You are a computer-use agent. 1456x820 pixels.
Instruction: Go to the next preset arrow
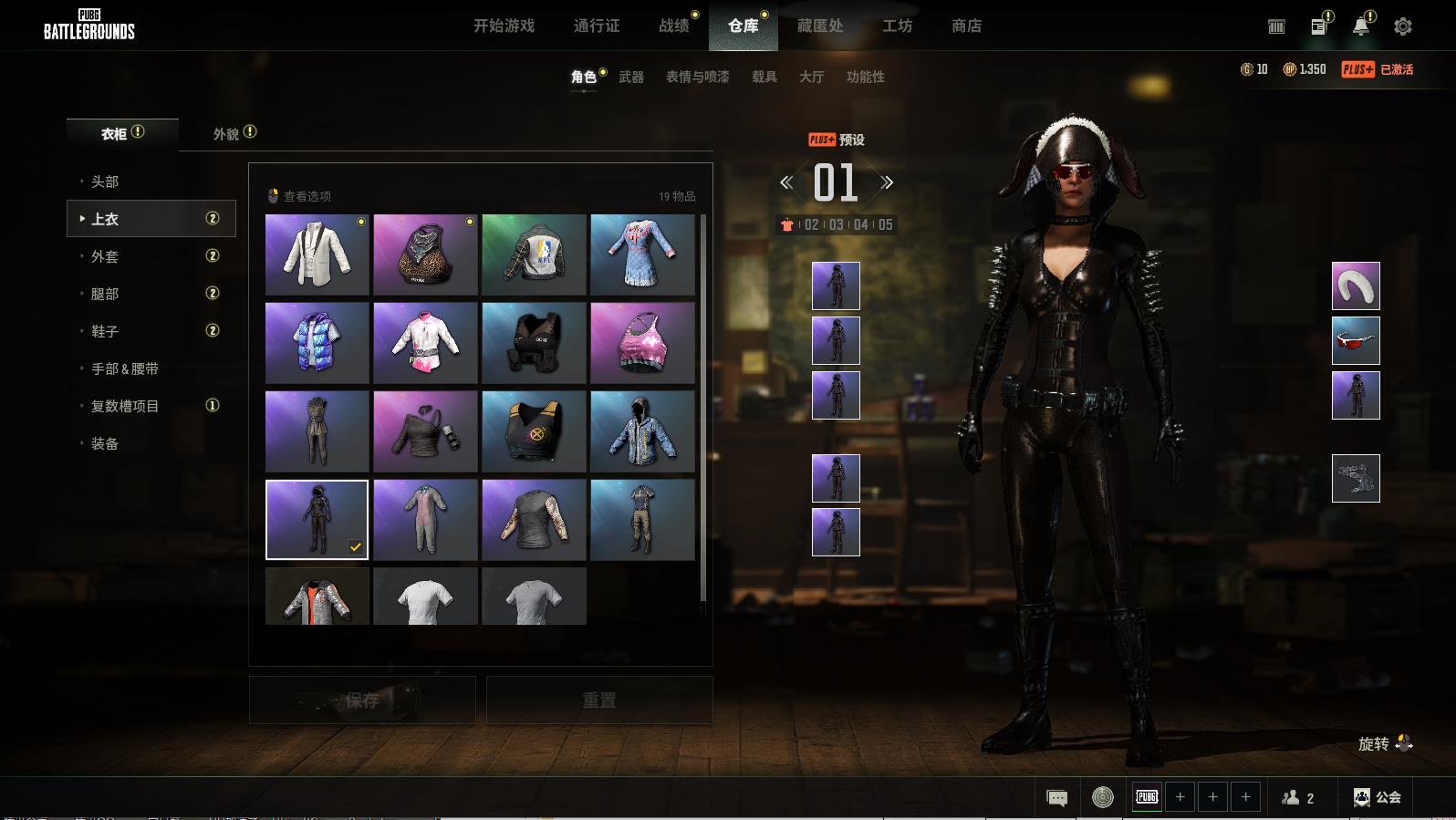click(x=887, y=183)
